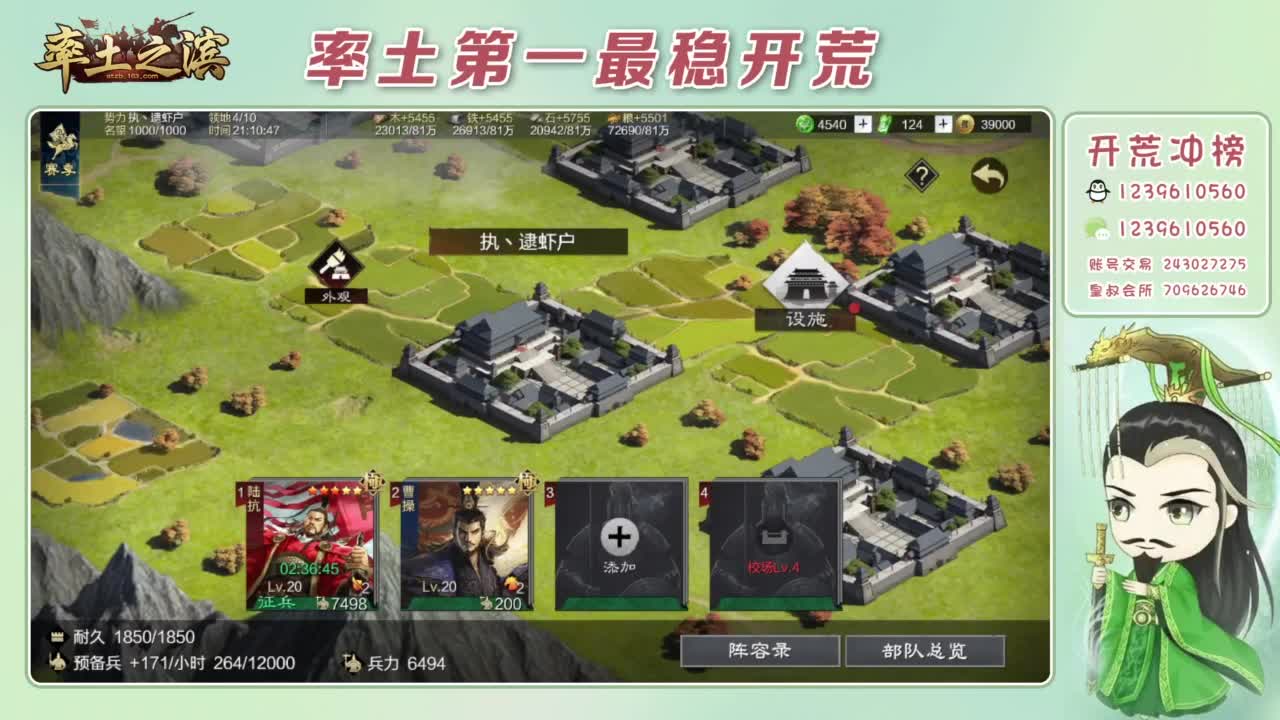Select the 曹操 hero card
This screenshot has height=720, width=1280.
point(465,540)
